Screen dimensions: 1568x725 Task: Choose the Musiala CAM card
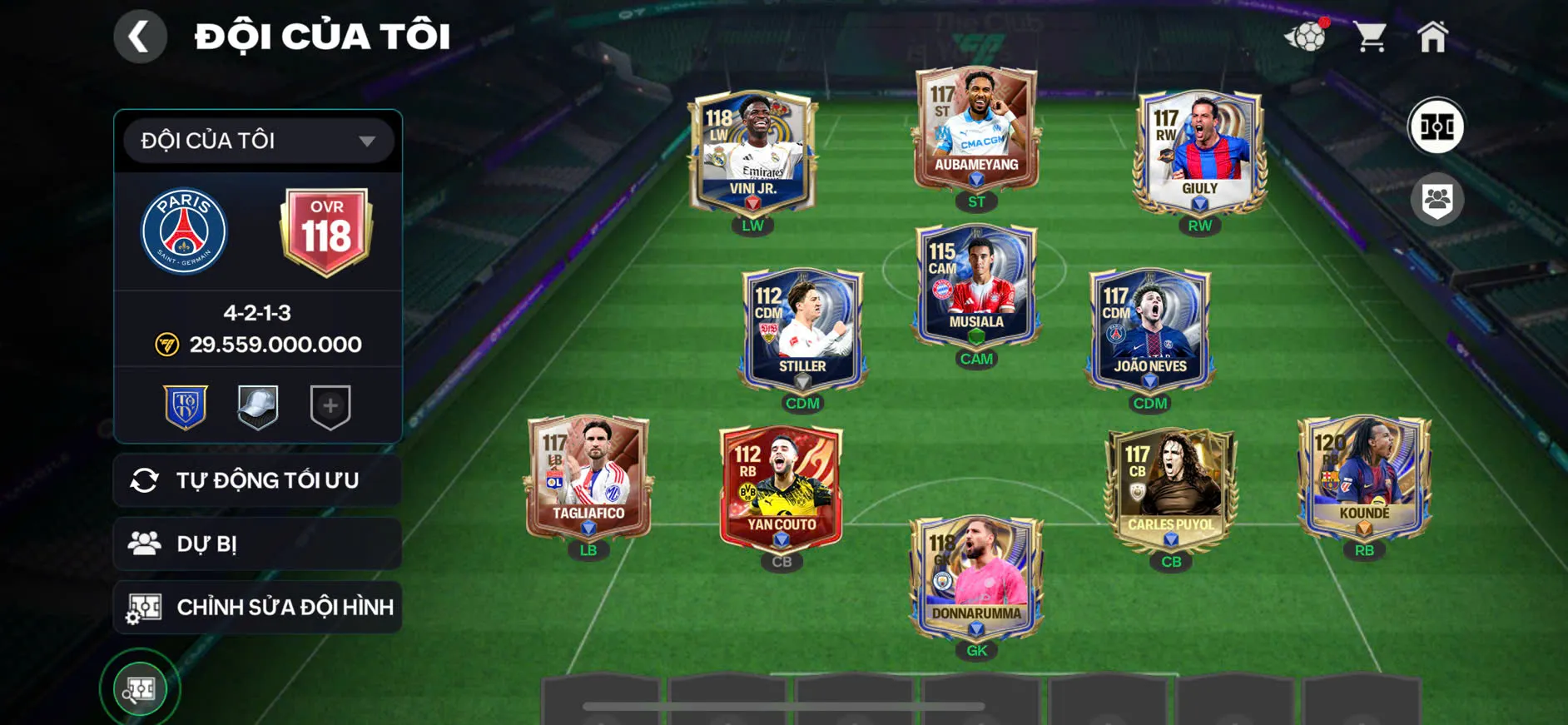pos(976,286)
